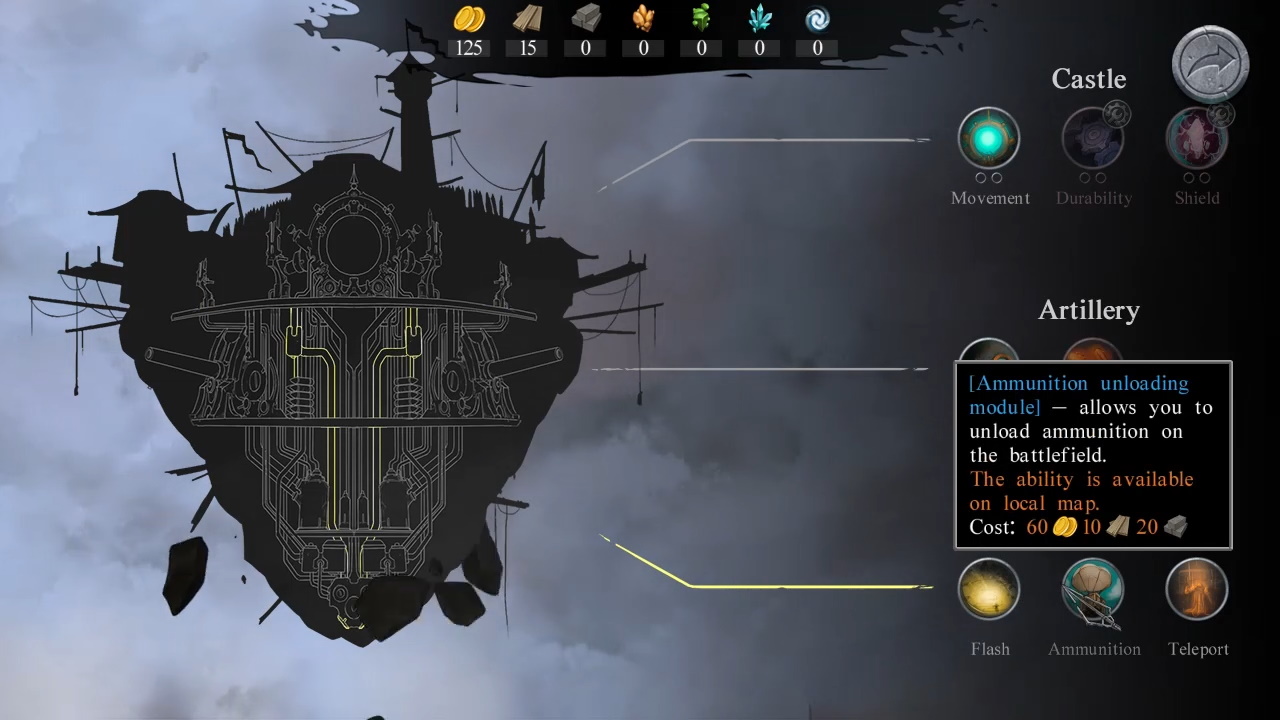1280x720 pixels.
Task: Click the first level pip under Movement
Action: tap(981, 177)
